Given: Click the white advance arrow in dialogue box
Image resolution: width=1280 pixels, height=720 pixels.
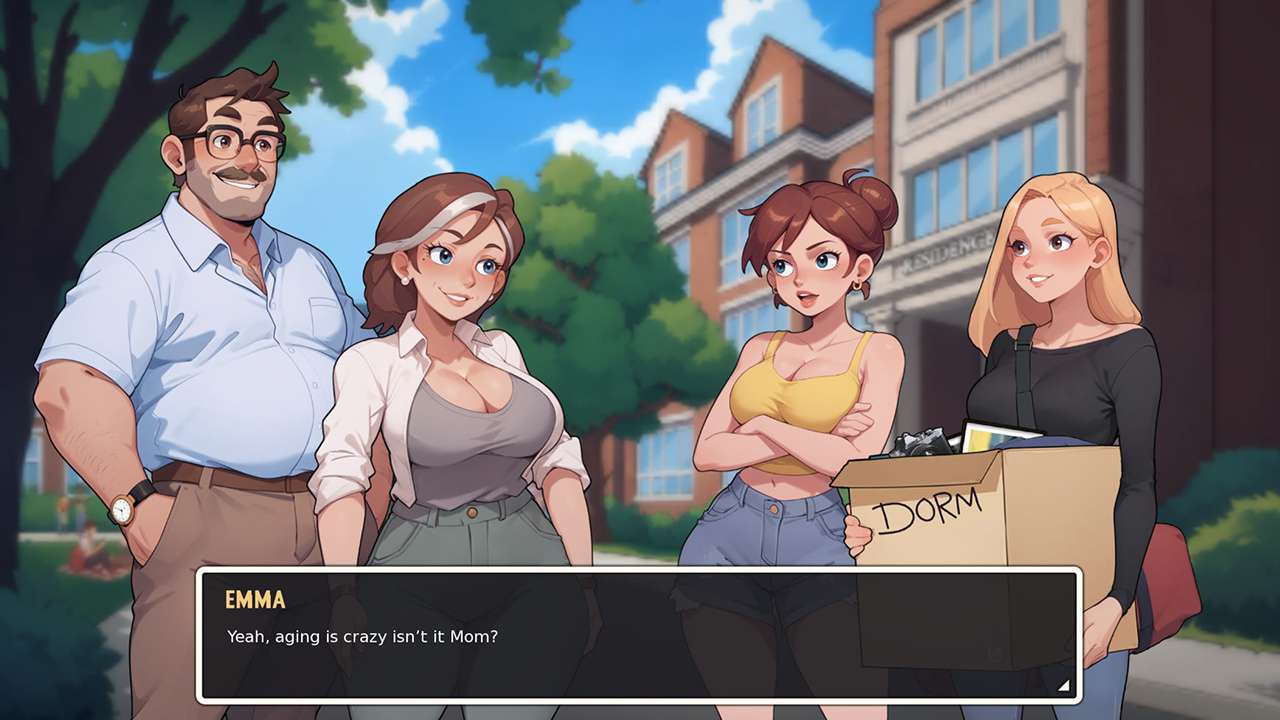Looking at the screenshot, I should 1063,686.
